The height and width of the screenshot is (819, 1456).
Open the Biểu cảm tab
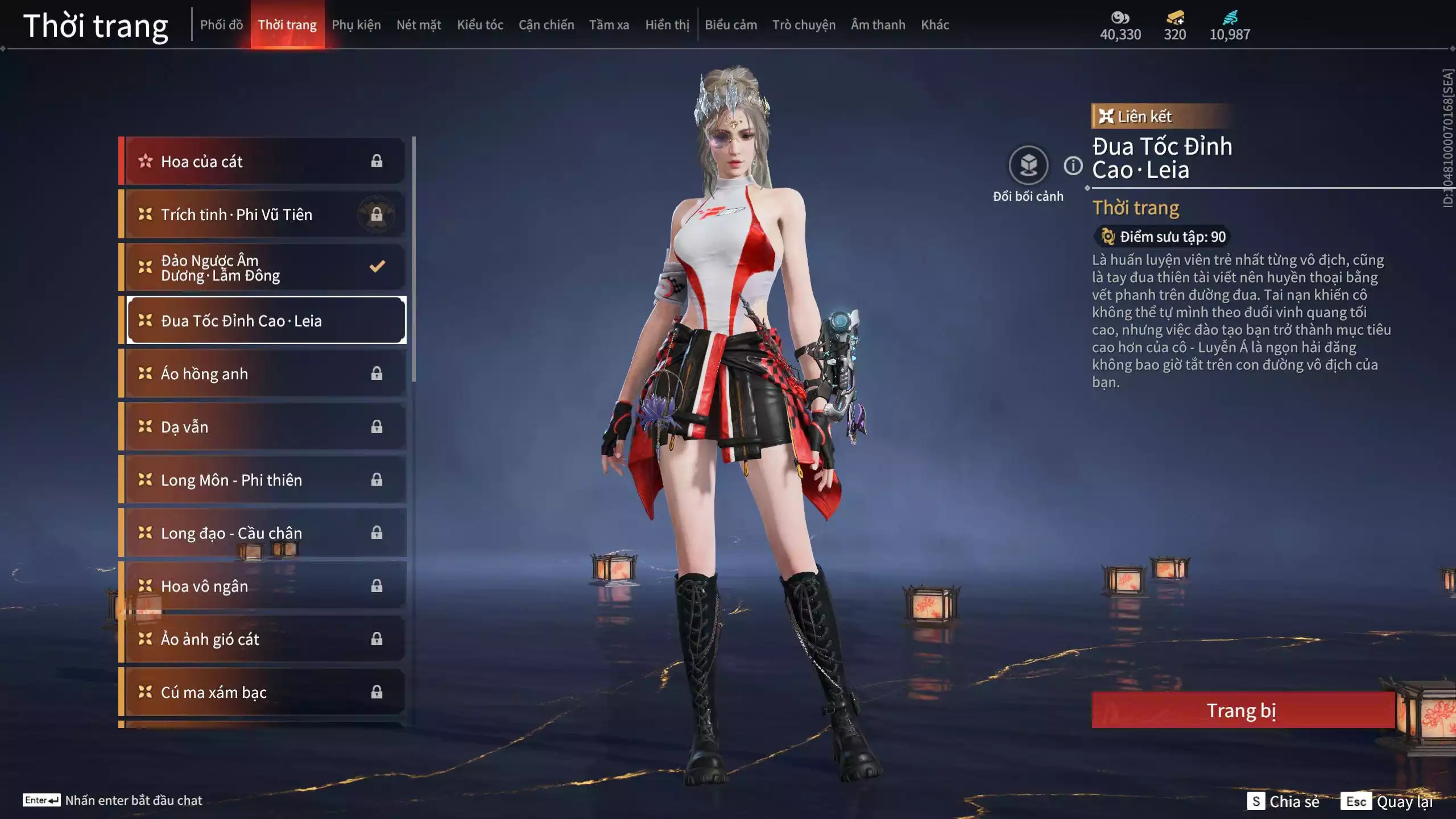click(731, 25)
